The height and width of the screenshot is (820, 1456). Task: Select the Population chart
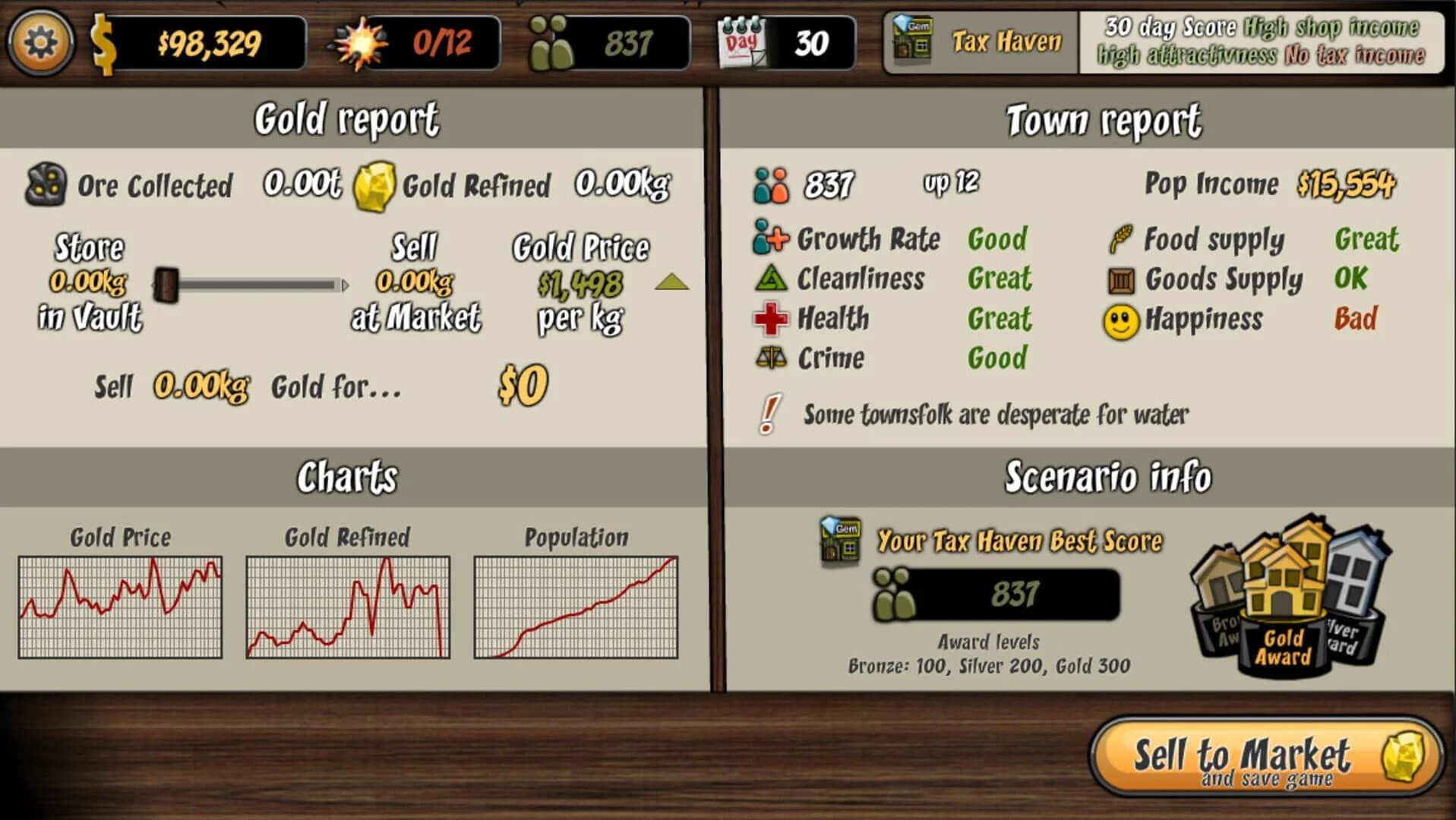(x=575, y=607)
